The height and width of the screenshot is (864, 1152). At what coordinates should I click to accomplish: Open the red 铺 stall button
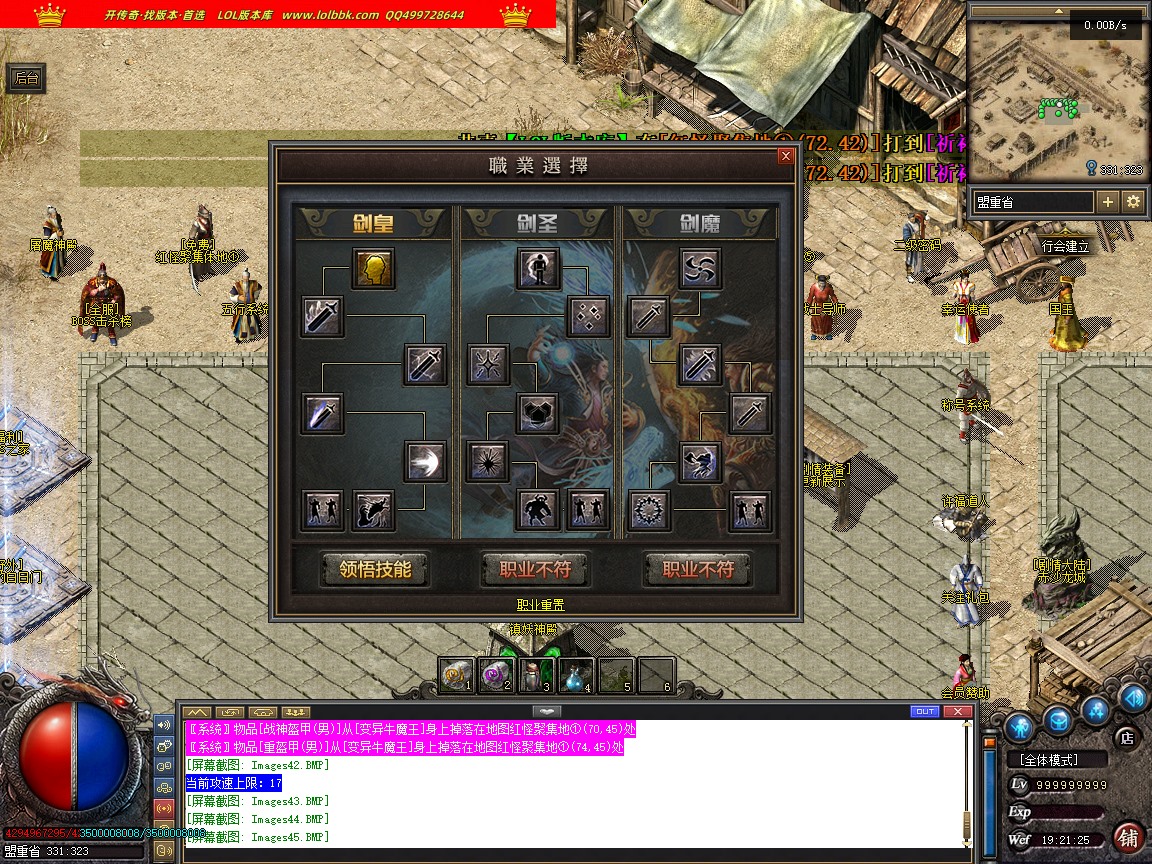[x=1128, y=837]
